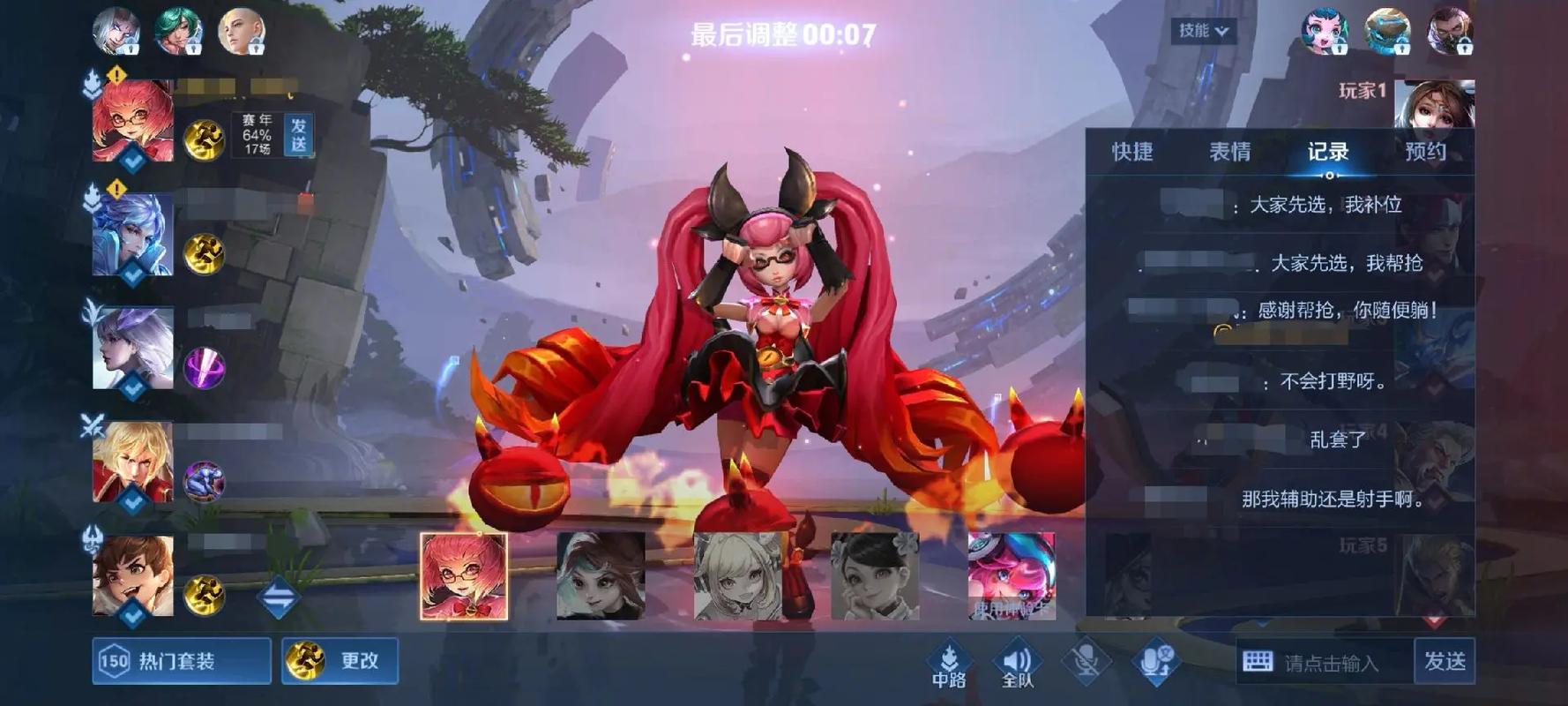This screenshot has height=706, width=1568.
Task: Choose the black-haired girl skin thumbnail
Action: pos(875,576)
